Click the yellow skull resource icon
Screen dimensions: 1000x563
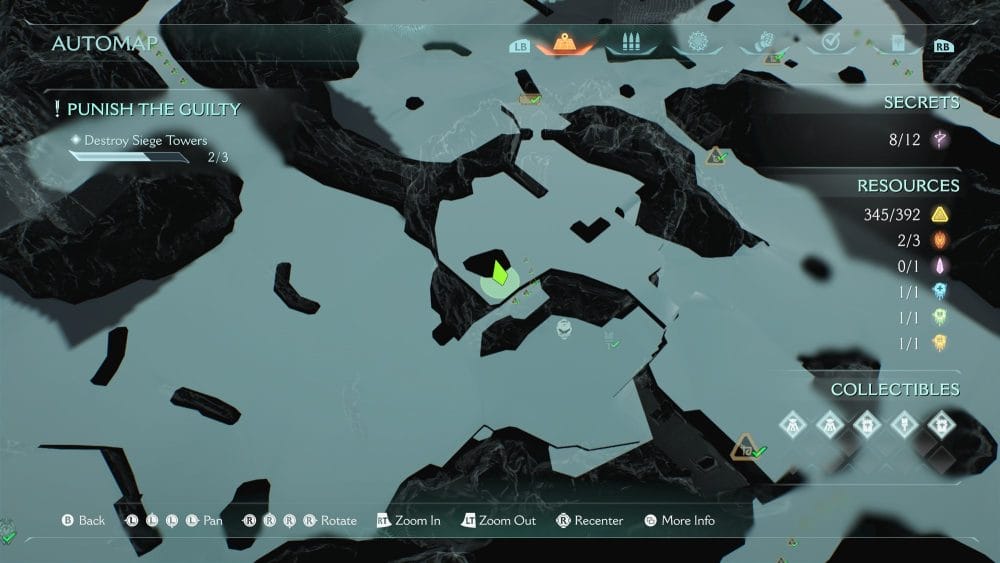(x=939, y=343)
